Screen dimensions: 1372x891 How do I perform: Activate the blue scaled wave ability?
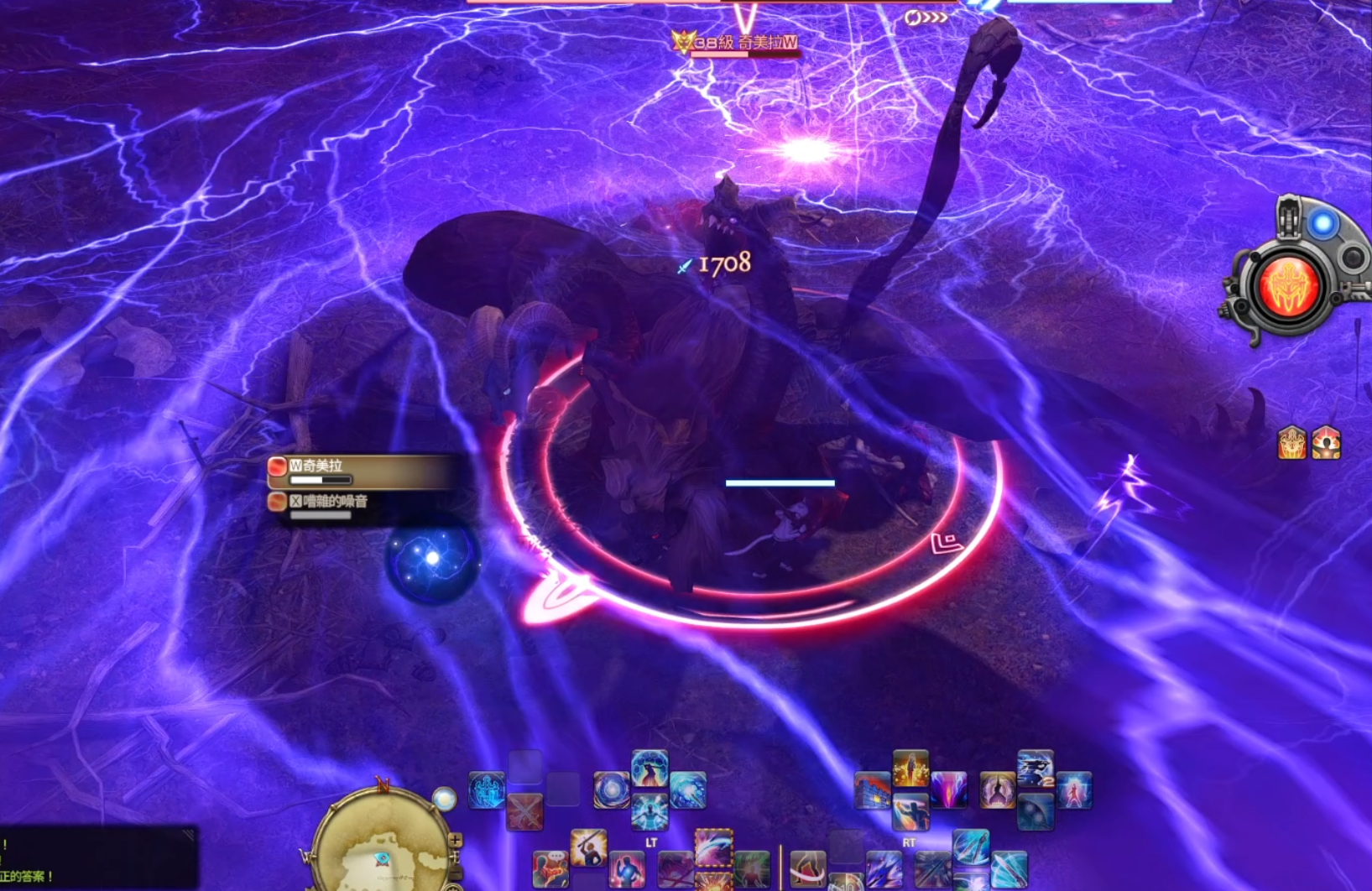coord(688,789)
